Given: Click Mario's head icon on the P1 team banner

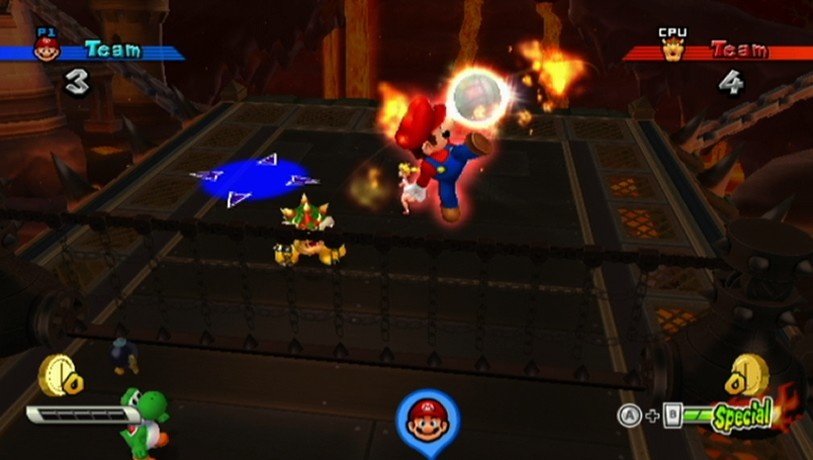Looking at the screenshot, I should click(47, 48).
